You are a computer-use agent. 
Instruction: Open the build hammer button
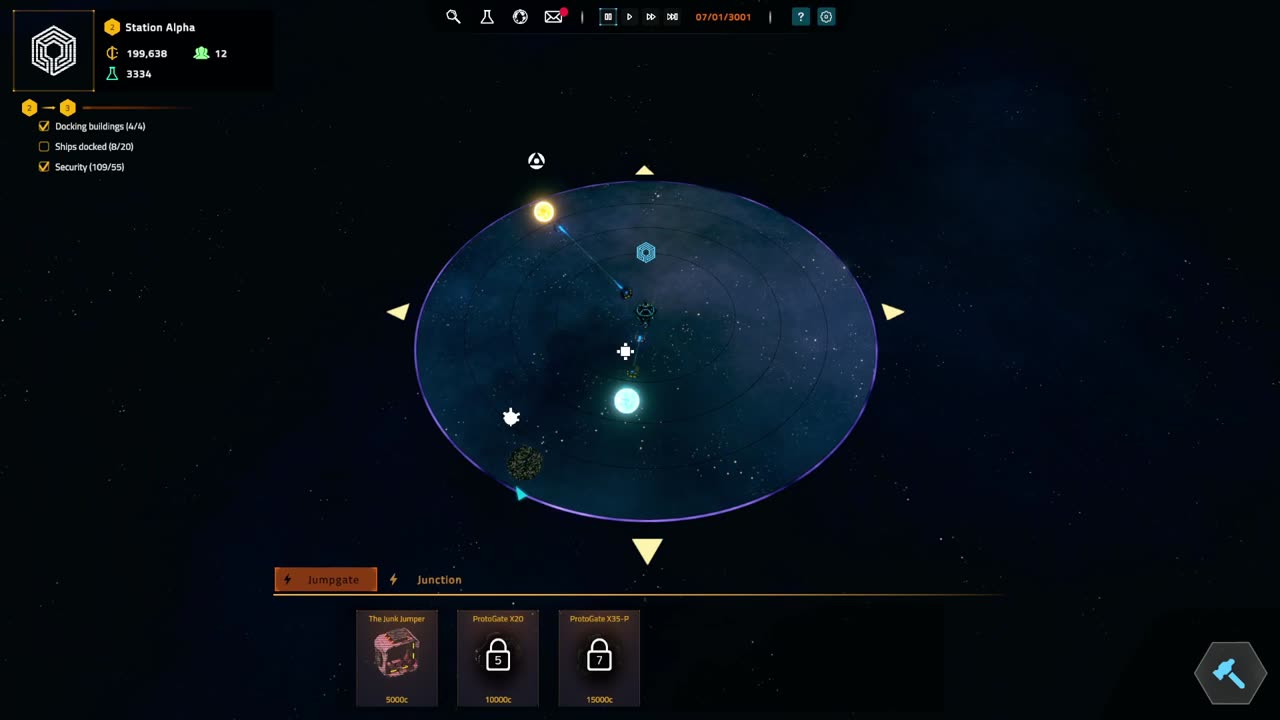(1229, 674)
